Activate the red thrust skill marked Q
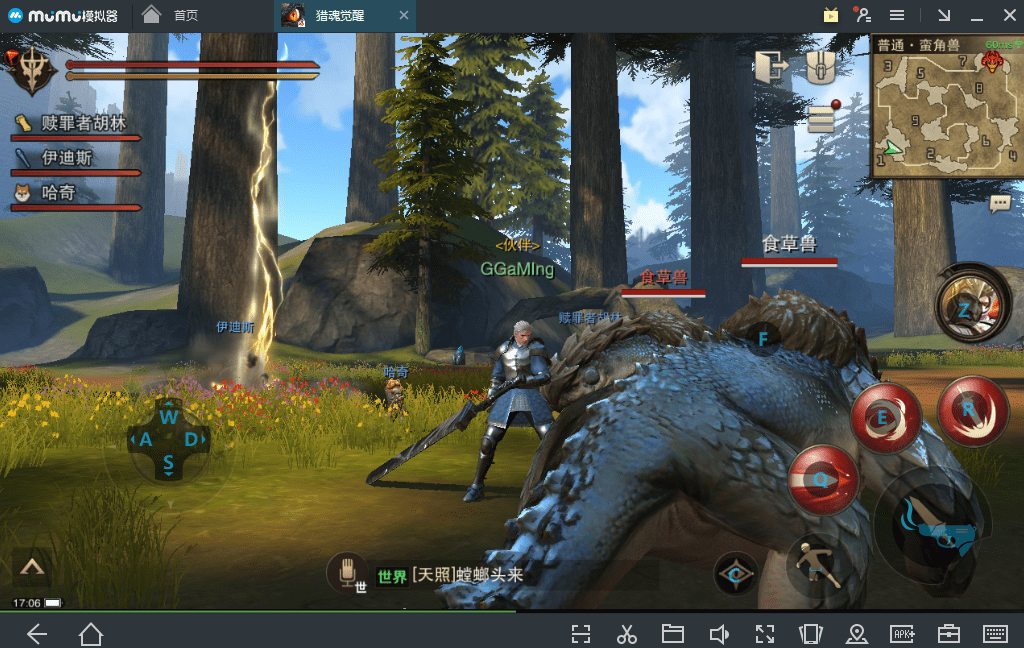1024x648 pixels. point(823,480)
